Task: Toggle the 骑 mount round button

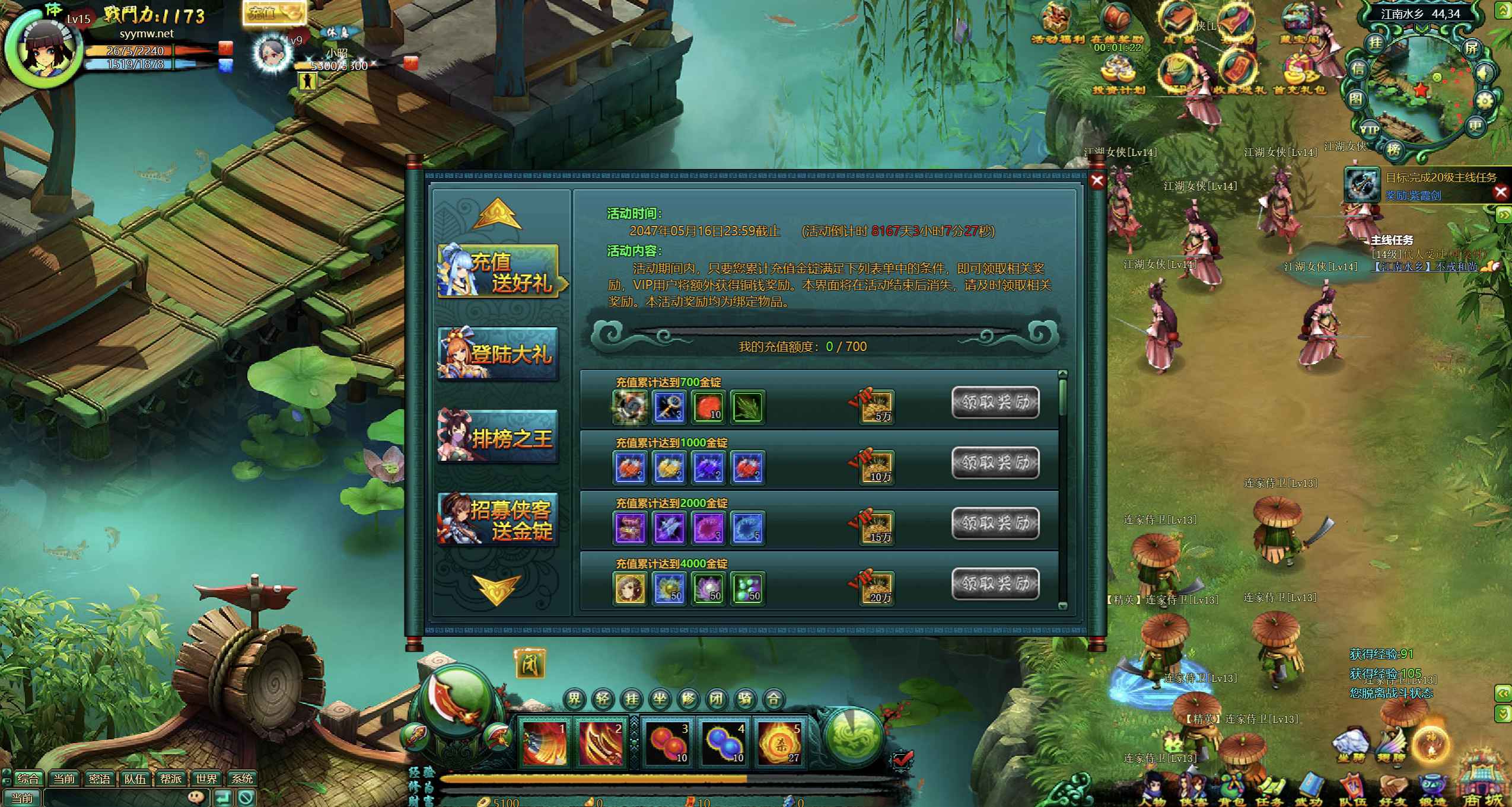Action: 745,700
